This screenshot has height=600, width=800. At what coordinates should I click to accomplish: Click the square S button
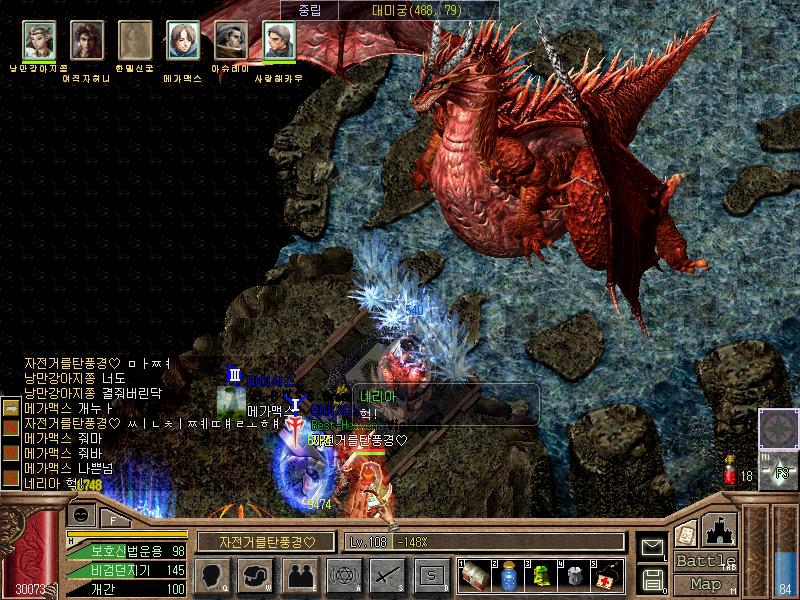pos(431,575)
